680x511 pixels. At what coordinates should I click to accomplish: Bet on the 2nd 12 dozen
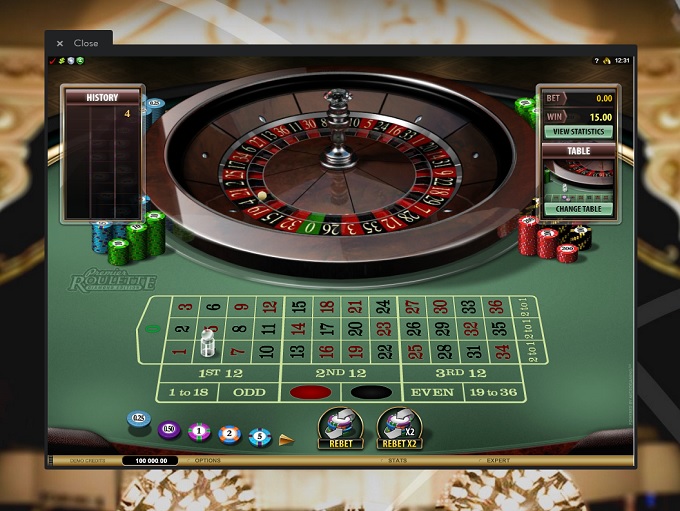(340, 371)
